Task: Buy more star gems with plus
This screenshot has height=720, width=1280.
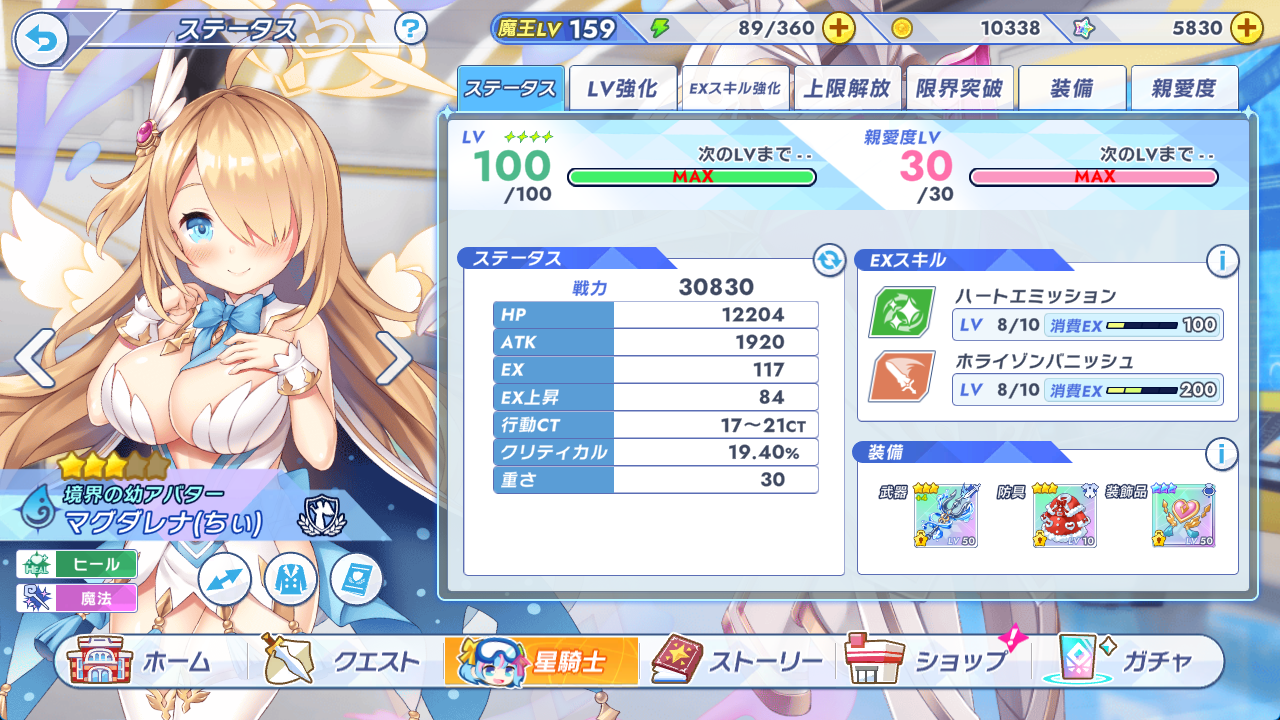Action: [x=1246, y=28]
